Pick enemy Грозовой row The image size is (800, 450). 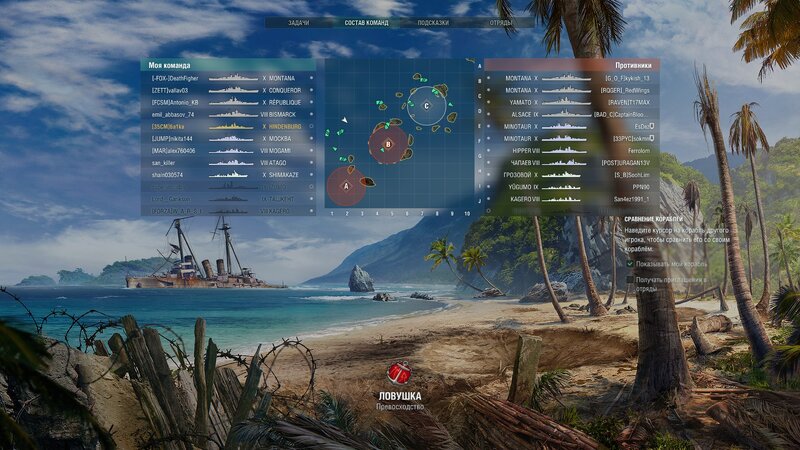click(572, 175)
